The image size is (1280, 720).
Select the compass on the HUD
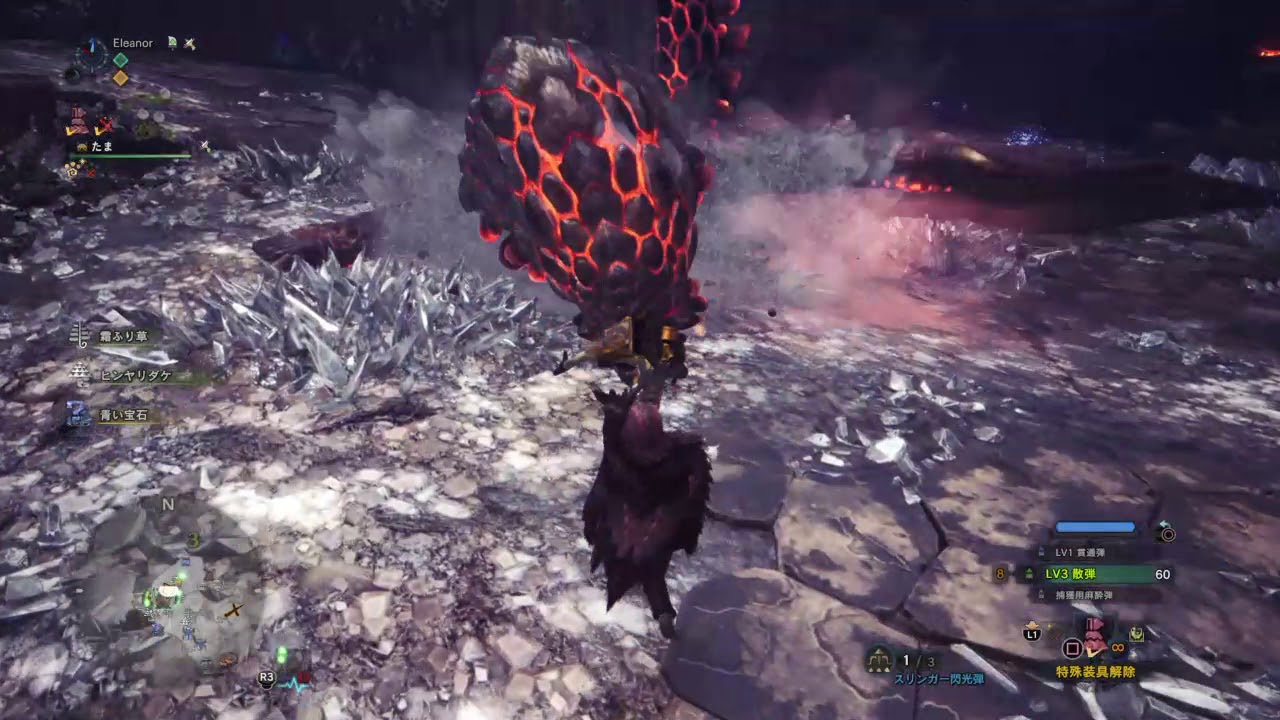[x=90, y=57]
